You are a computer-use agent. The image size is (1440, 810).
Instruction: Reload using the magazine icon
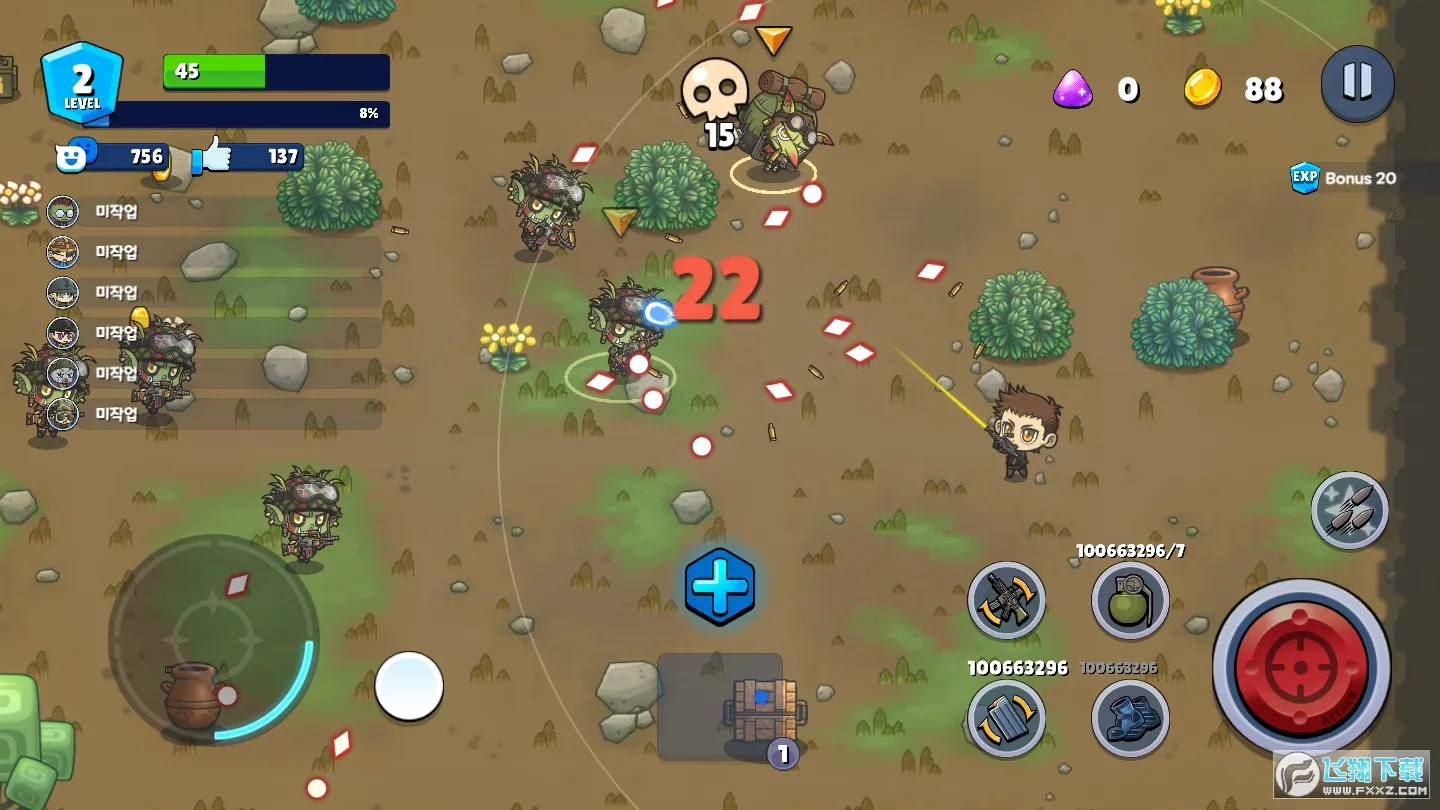point(1006,718)
